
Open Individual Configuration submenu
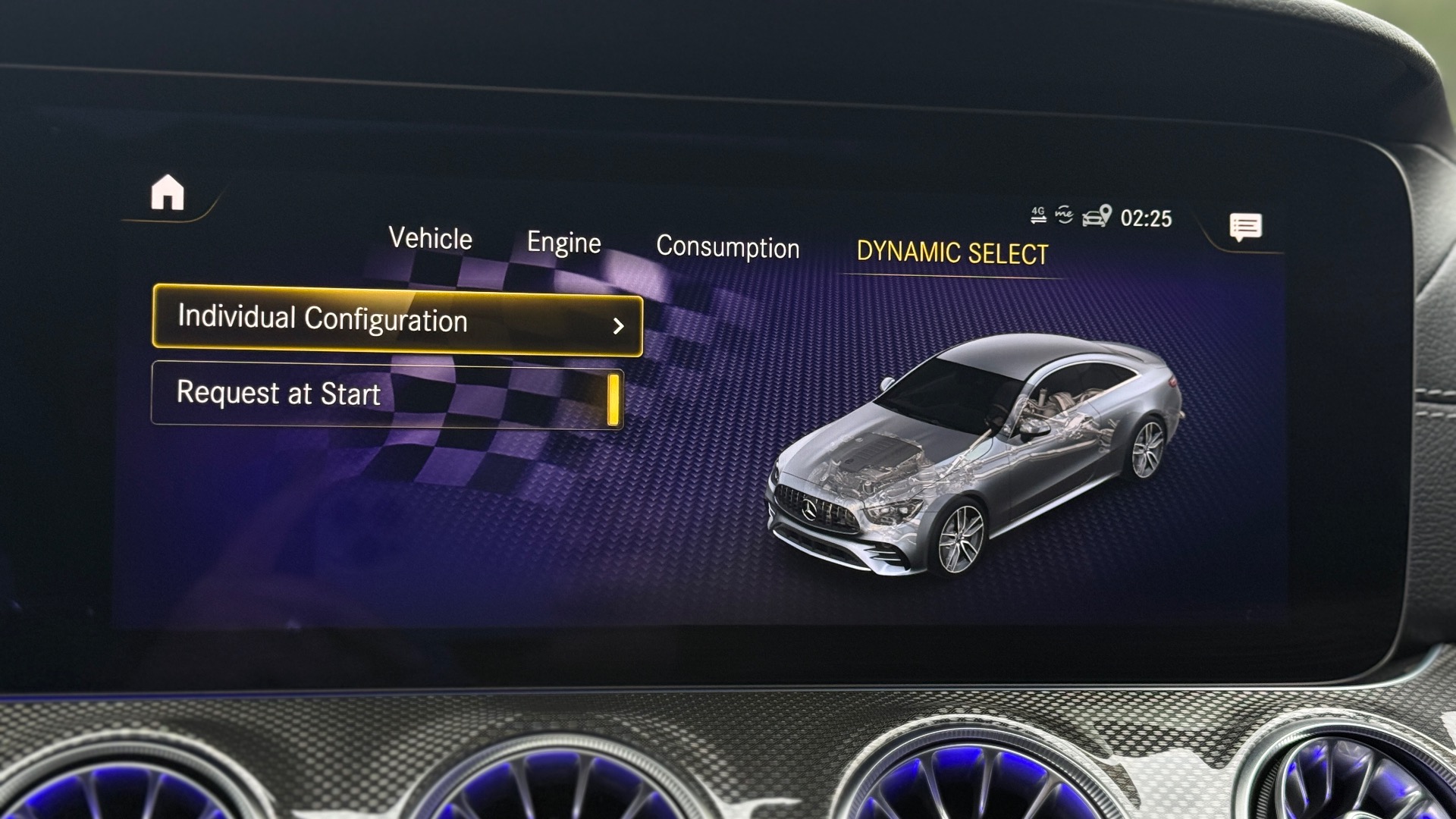[397, 321]
